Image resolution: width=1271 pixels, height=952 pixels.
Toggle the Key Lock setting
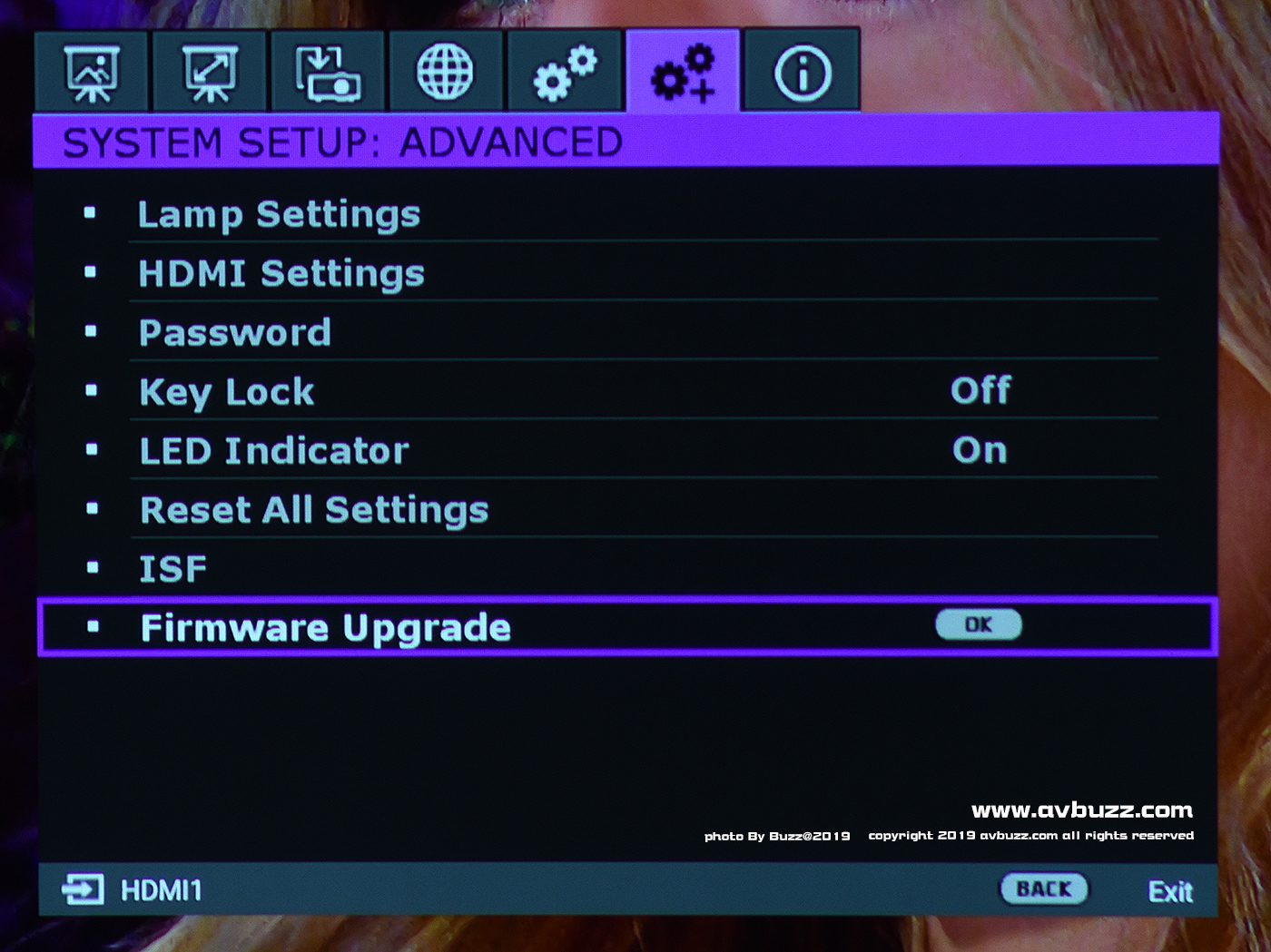[980, 391]
